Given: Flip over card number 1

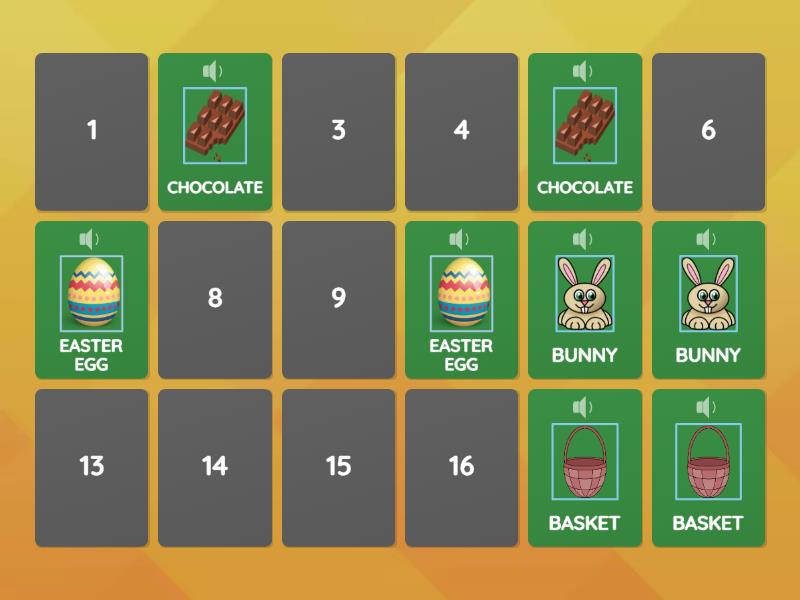Looking at the screenshot, I should click(91, 131).
